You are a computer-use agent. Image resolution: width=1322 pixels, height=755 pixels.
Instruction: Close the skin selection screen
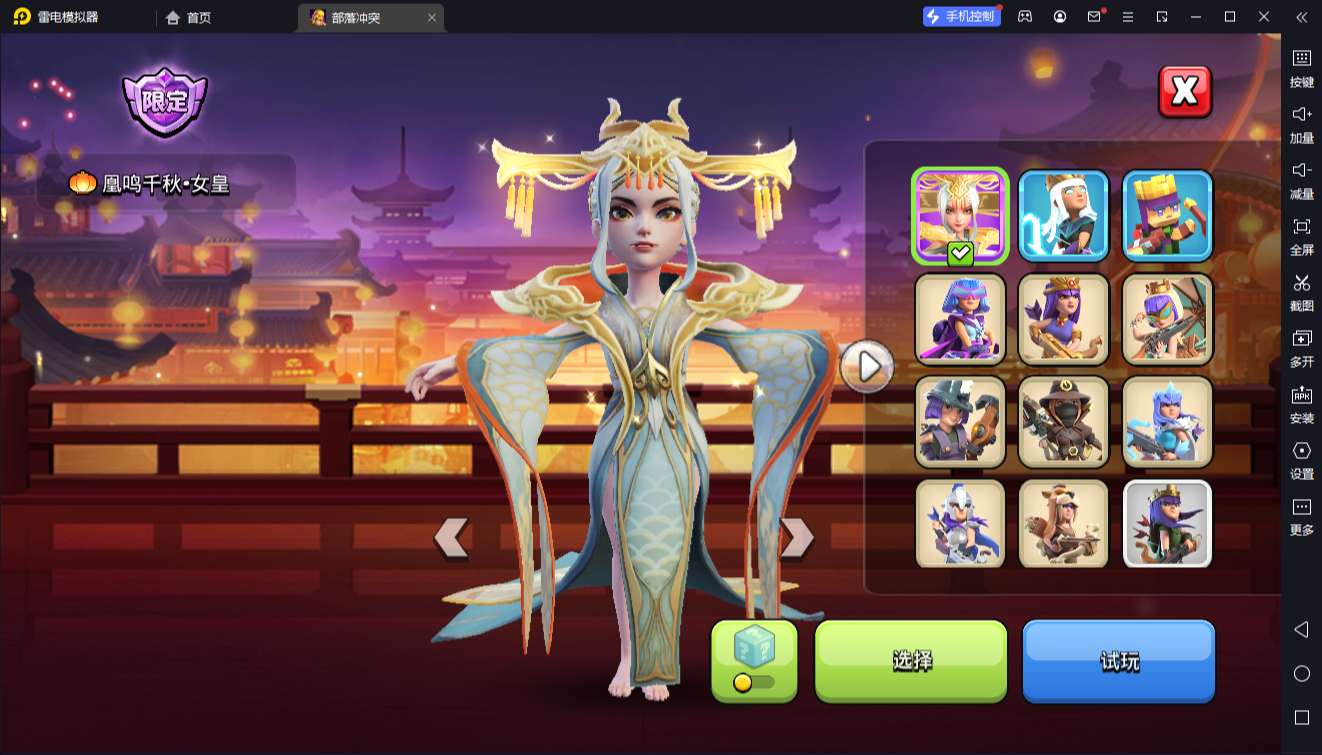click(1184, 92)
